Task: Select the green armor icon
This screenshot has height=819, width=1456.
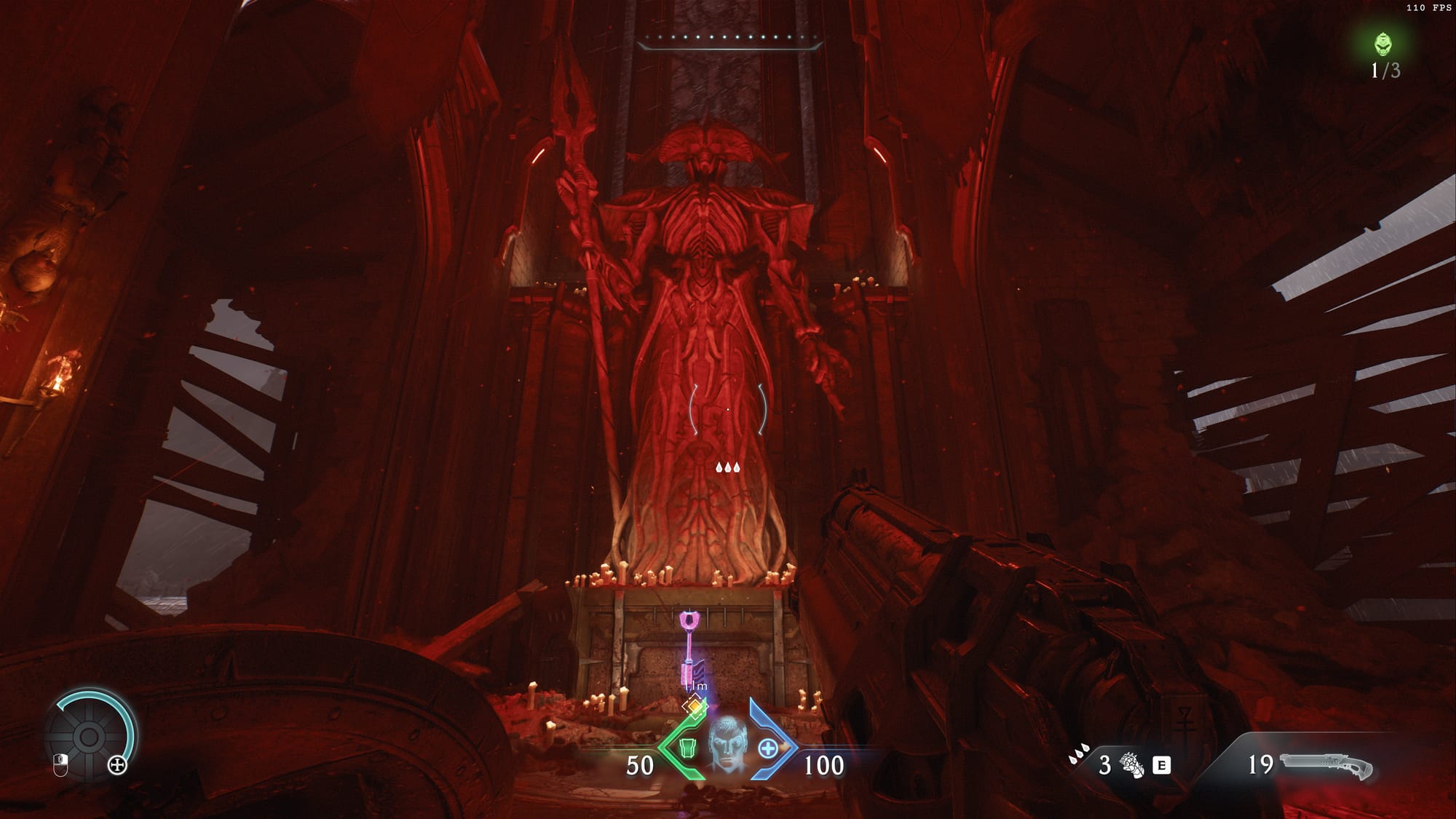Action: 687,748
